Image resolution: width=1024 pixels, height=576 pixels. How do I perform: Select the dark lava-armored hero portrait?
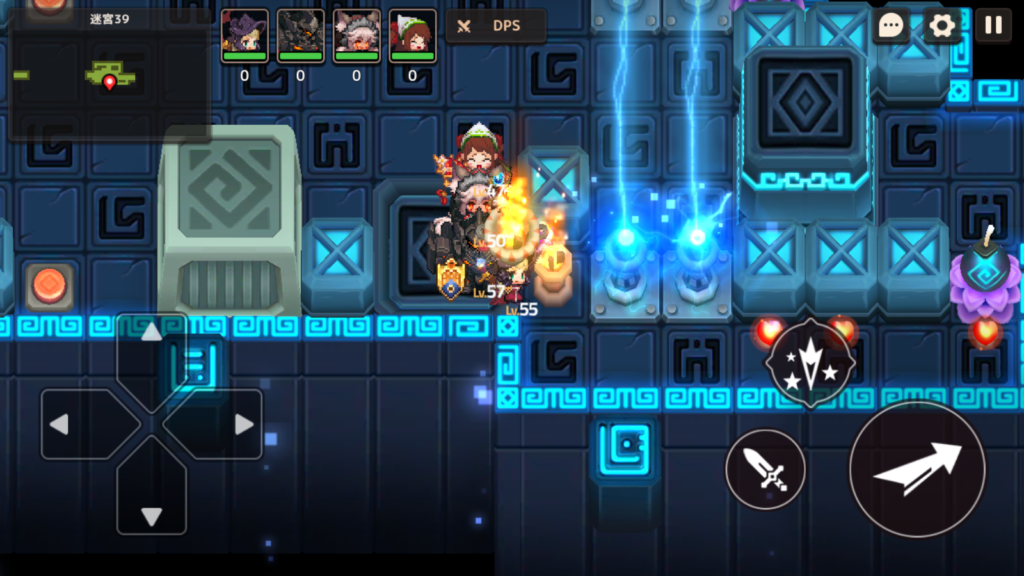[x=300, y=32]
